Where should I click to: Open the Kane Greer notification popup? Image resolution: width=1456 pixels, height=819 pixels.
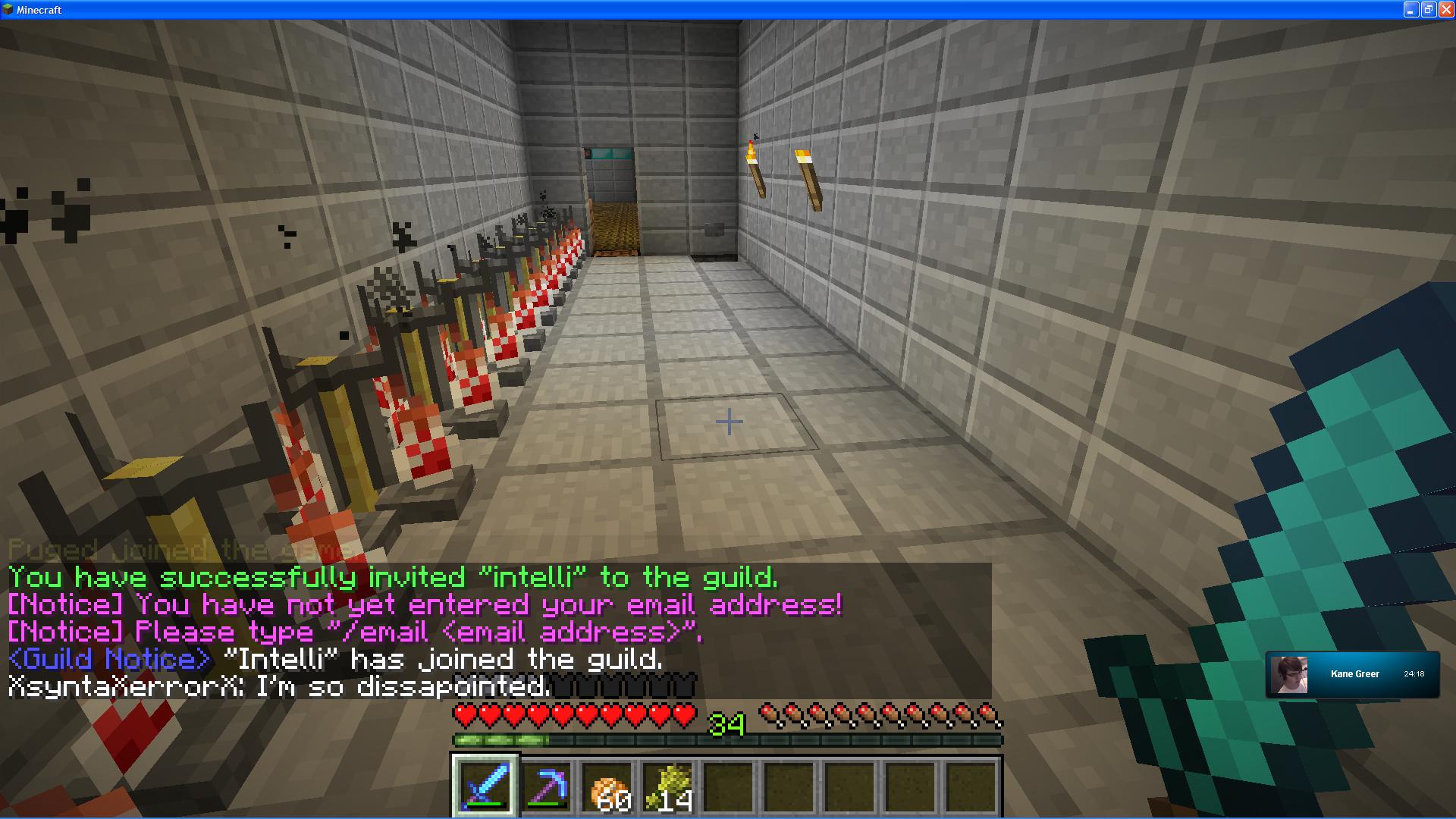(x=1352, y=674)
